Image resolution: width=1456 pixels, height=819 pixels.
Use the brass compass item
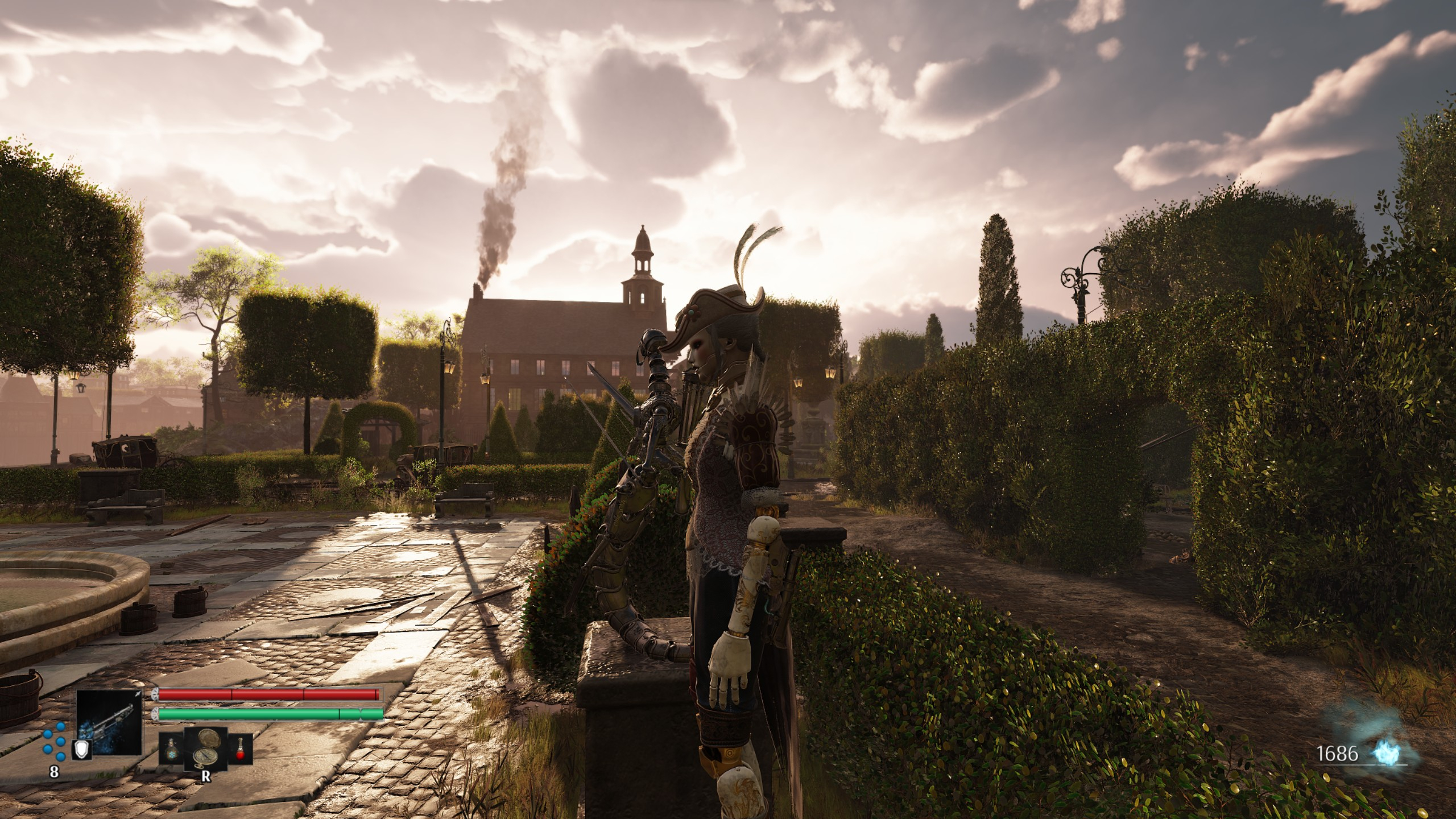tap(205, 748)
